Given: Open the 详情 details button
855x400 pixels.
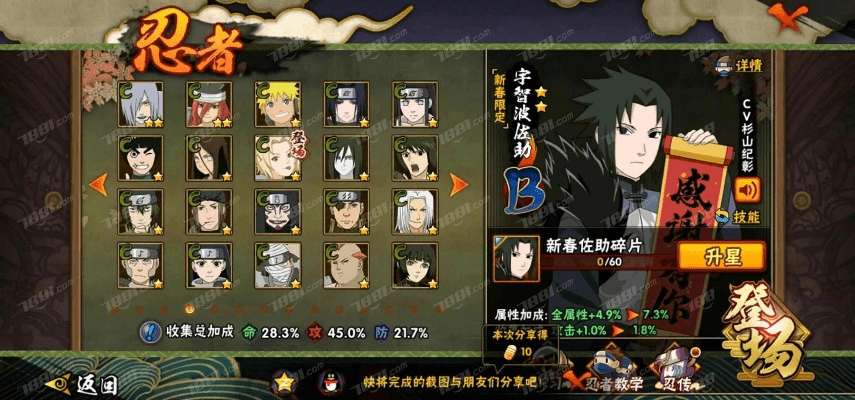Looking at the screenshot, I should 740,66.
